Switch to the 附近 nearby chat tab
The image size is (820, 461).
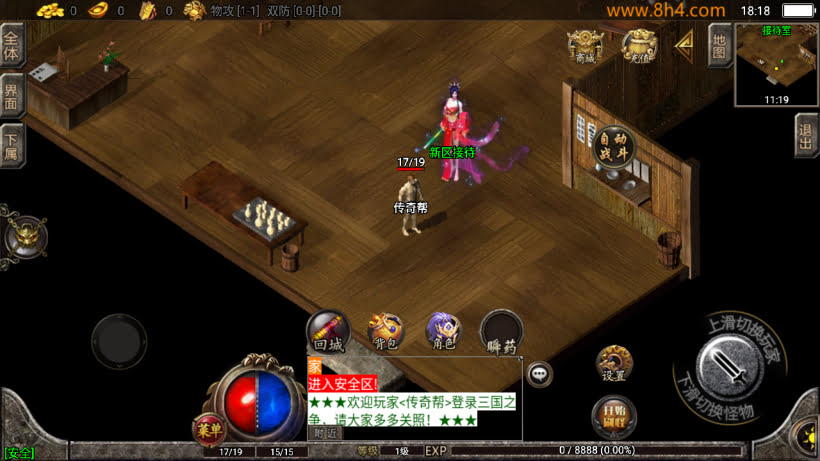pyautogui.click(x=325, y=433)
